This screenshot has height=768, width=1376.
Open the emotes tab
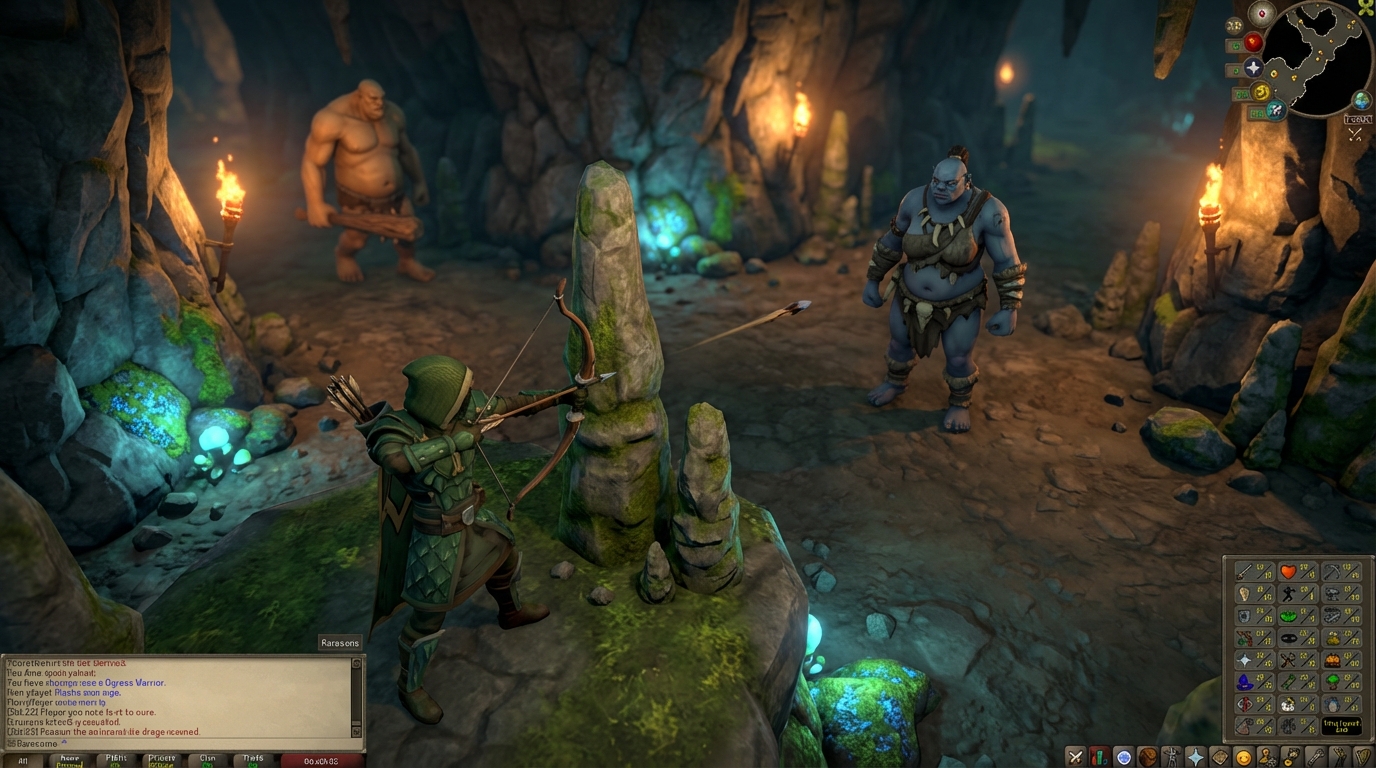(1338, 756)
